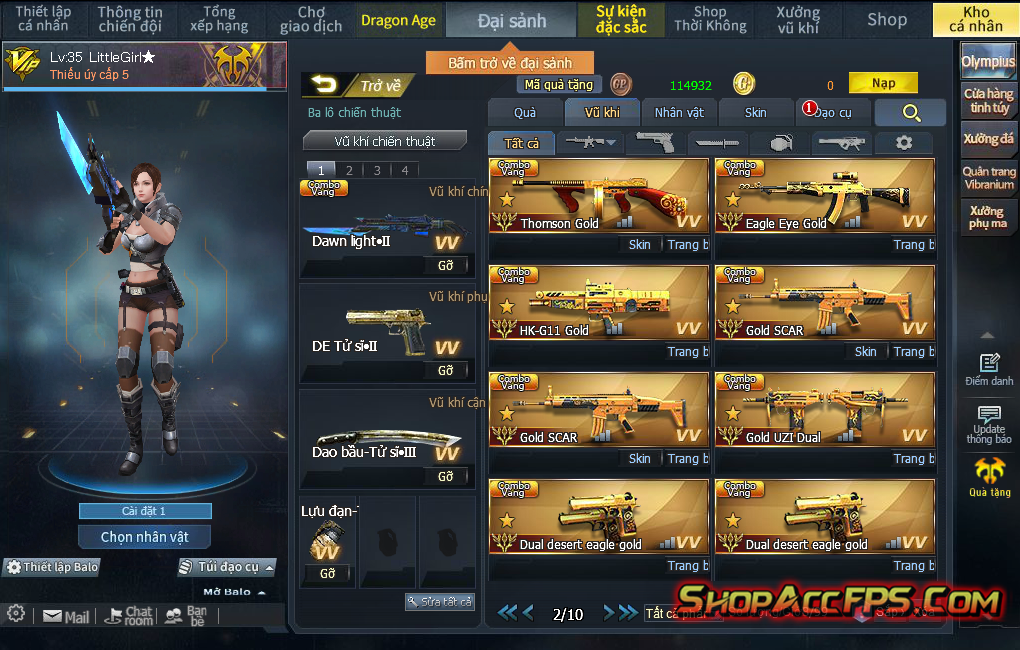The width and height of the screenshot is (1020, 650).
Task: Pick the Gold UZI Dual weapon
Action: pyautogui.click(x=824, y=409)
